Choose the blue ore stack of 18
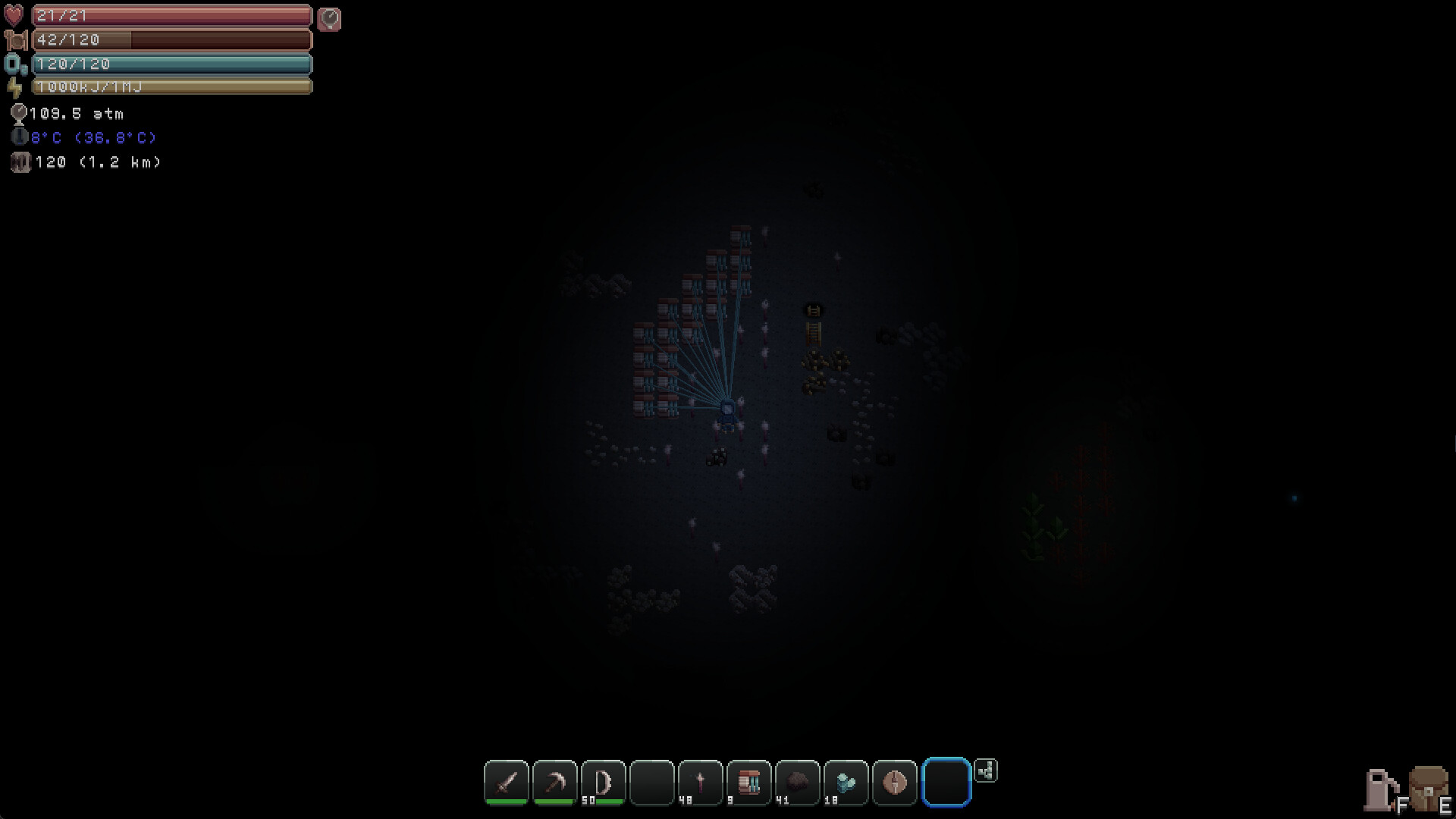Image resolution: width=1456 pixels, height=819 pixels. point(845,781)
